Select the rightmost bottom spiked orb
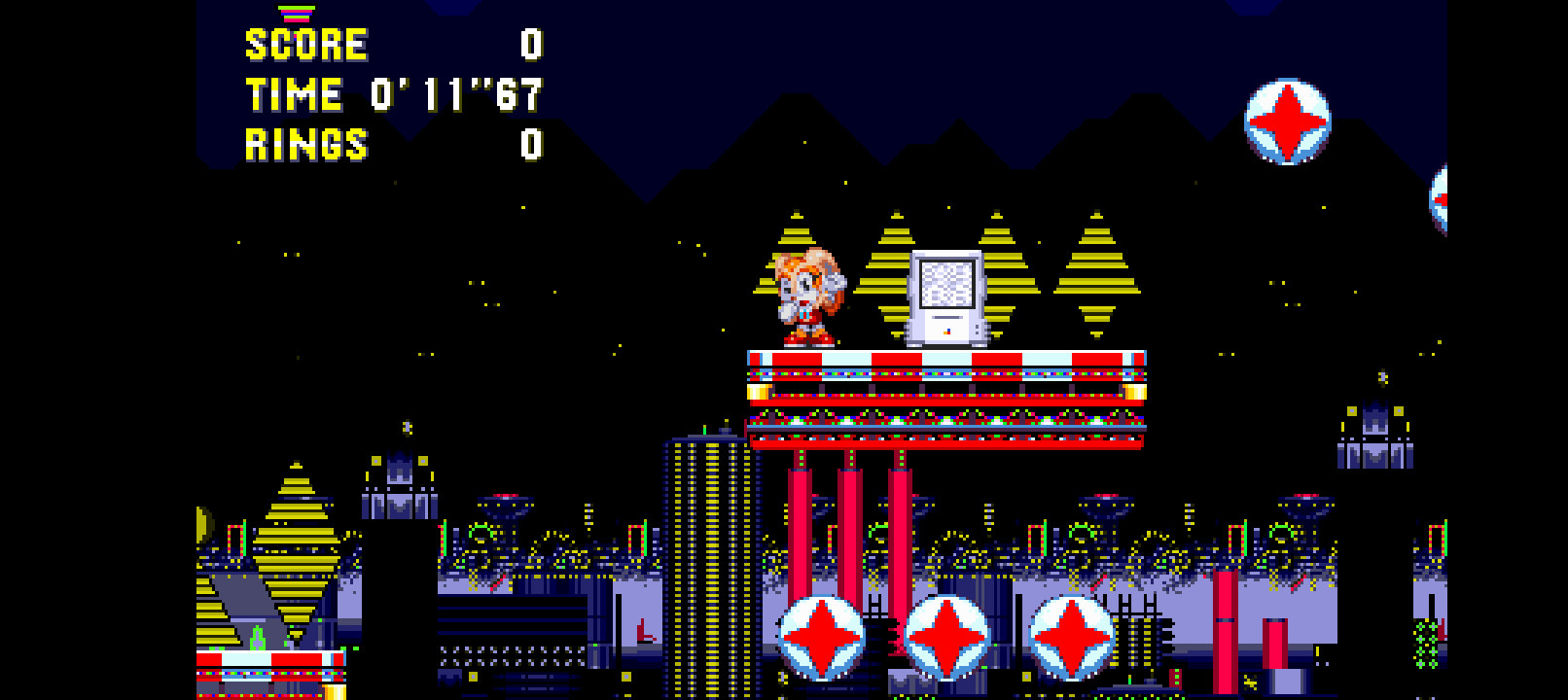1568x700 pixels. click(x=1075, y=637)
